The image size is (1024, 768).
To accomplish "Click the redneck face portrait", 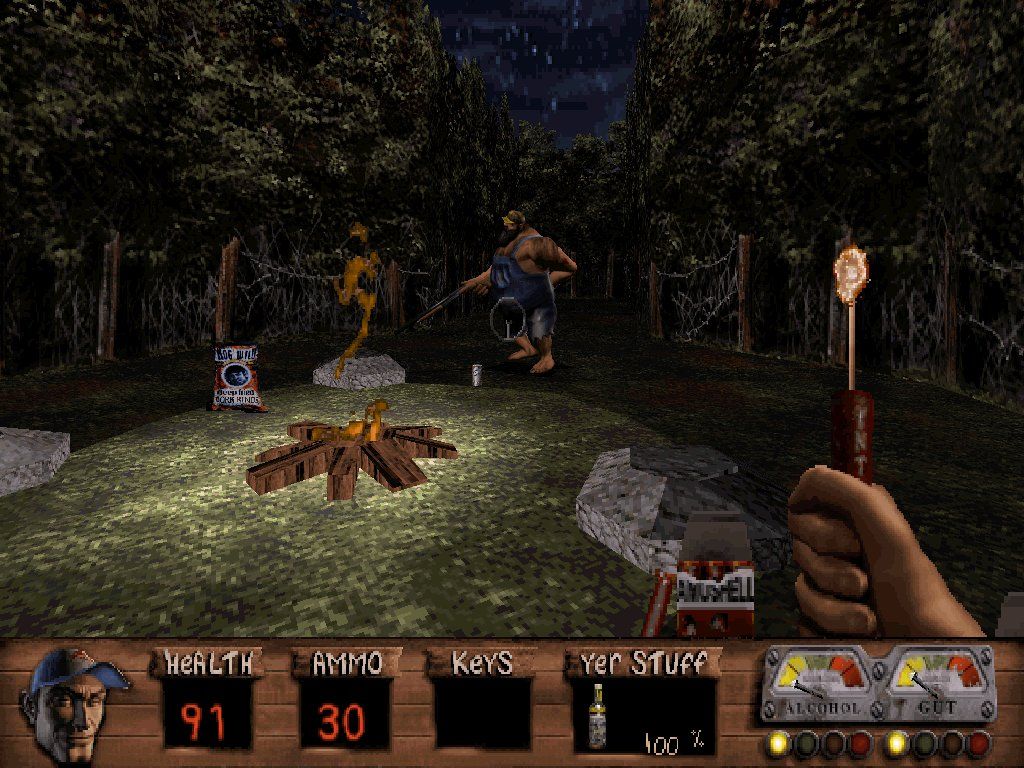I will (72, 704).
